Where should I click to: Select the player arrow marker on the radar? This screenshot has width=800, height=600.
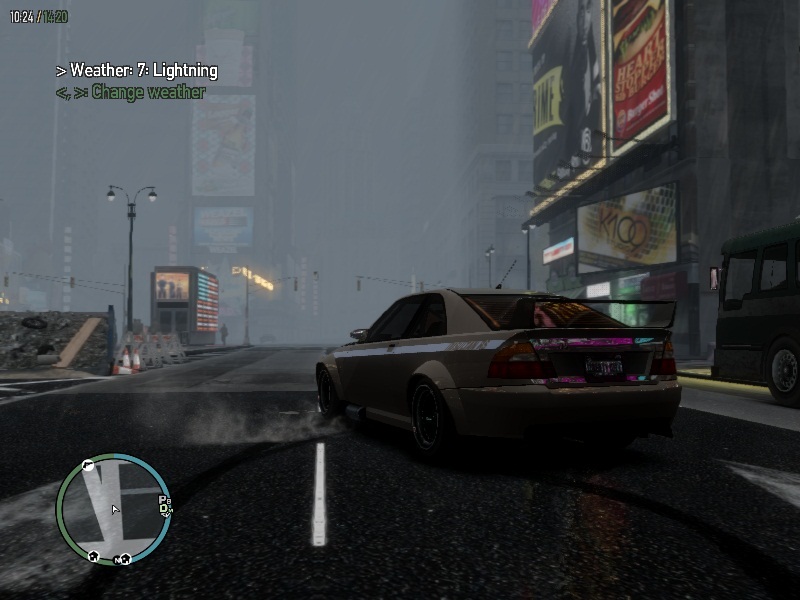pyautogui.click(x=115, y=510)
